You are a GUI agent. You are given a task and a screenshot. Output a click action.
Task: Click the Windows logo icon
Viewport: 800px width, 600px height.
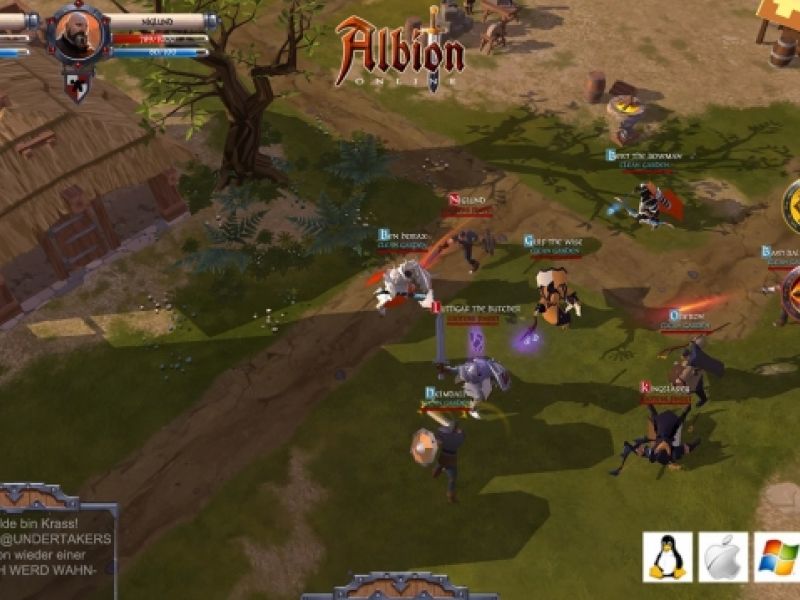point(777,556)
